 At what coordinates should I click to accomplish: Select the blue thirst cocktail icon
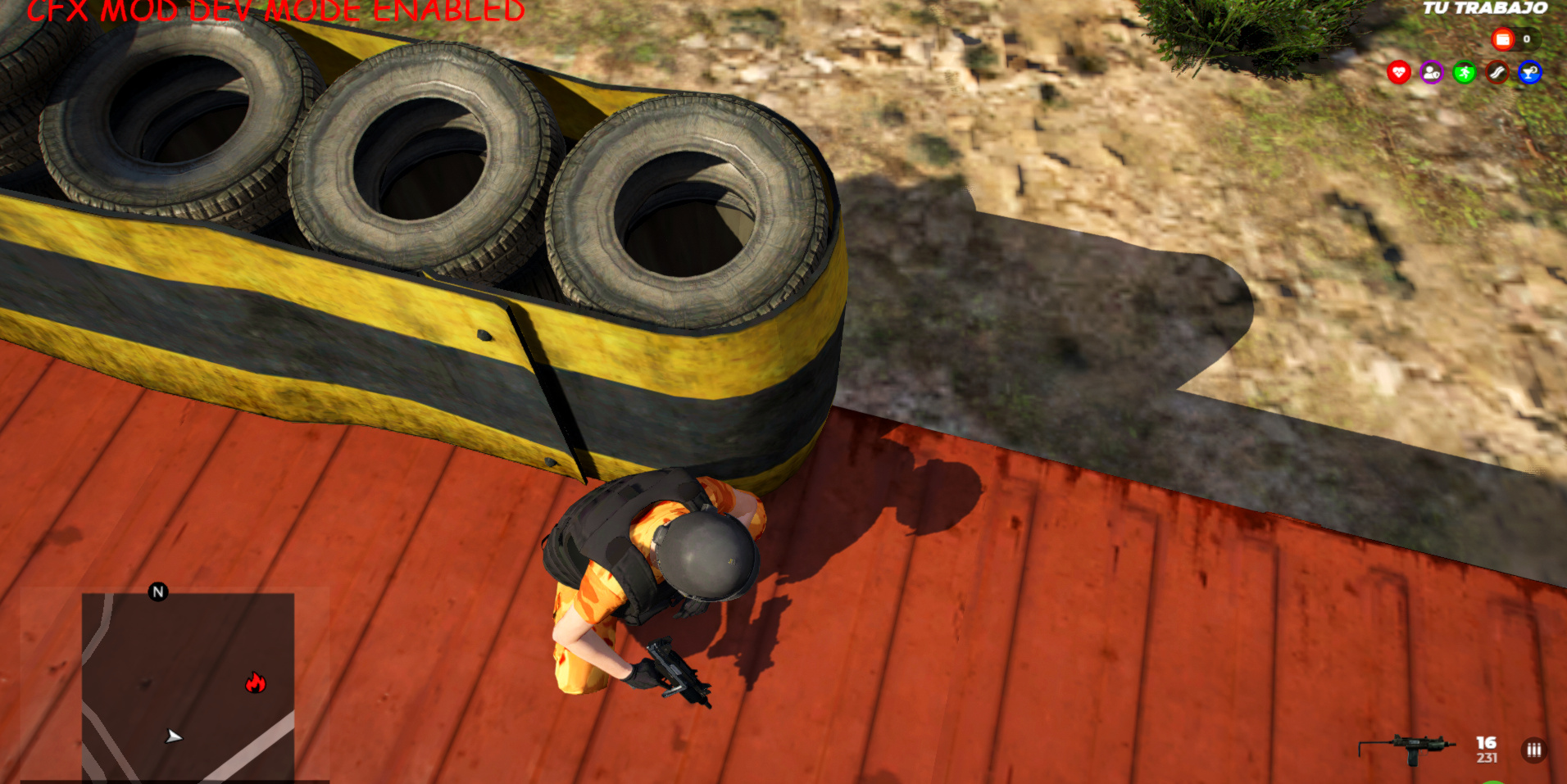click(x=1532, y=72)
